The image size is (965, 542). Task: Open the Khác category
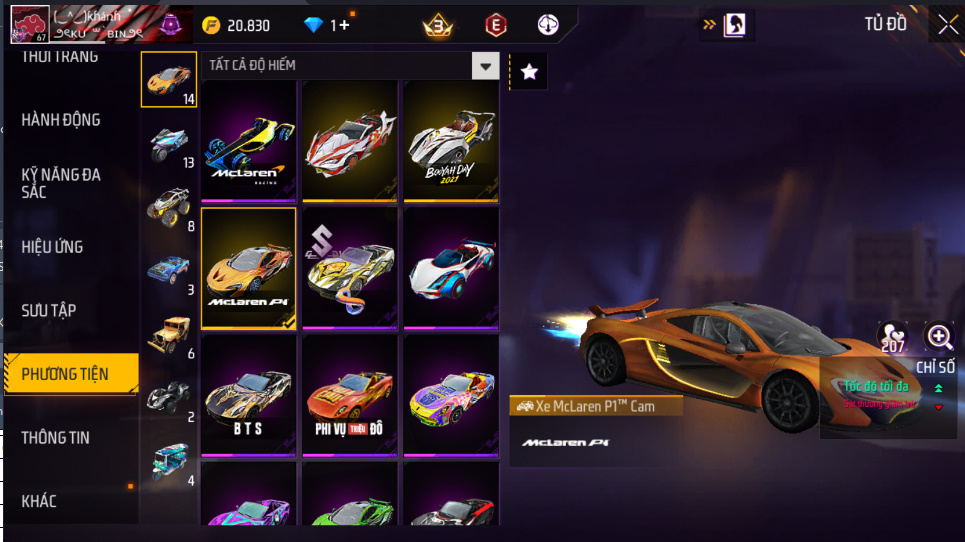coord(39,501)
